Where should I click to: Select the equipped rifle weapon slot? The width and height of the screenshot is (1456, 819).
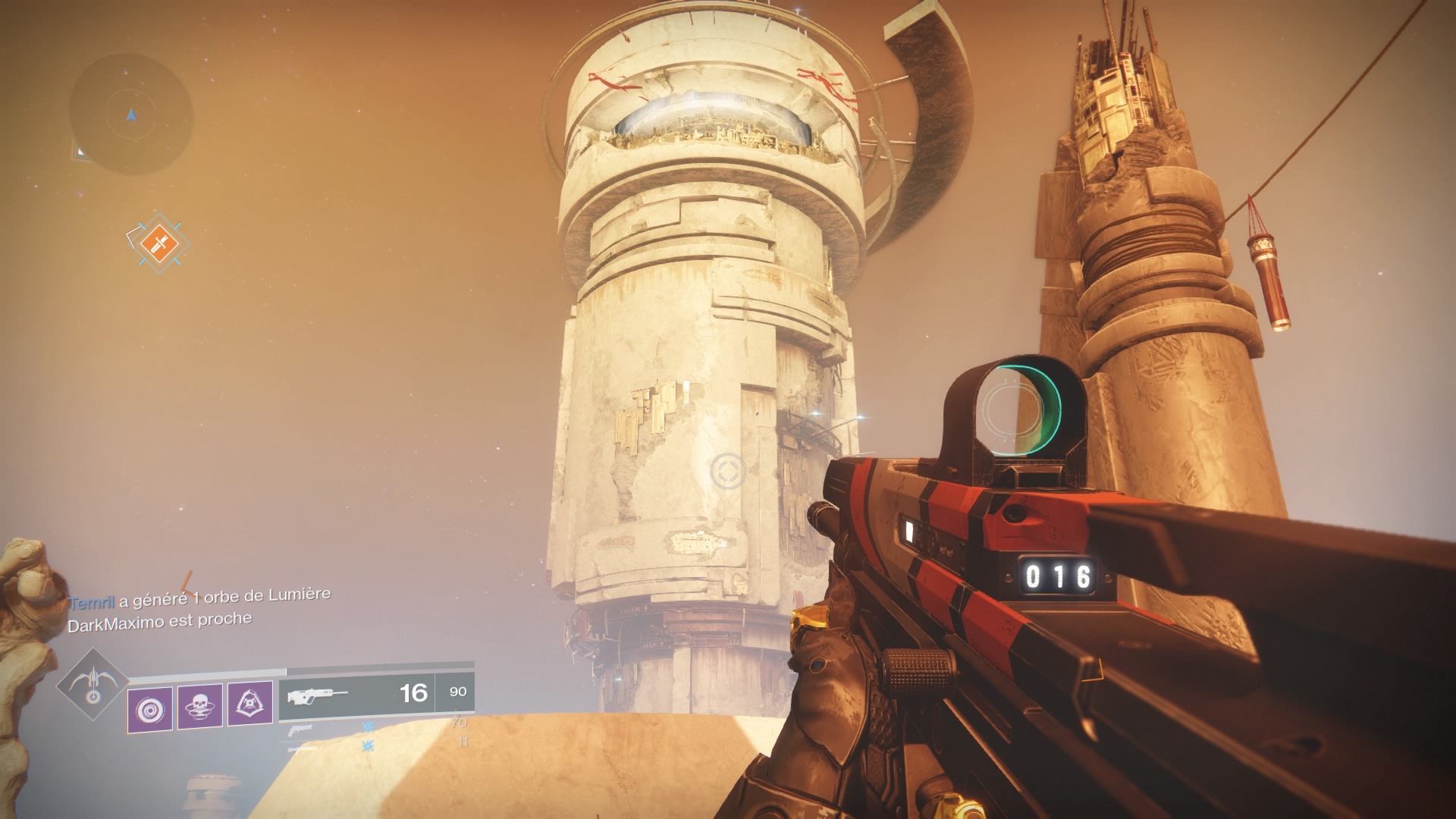[356, 694]
